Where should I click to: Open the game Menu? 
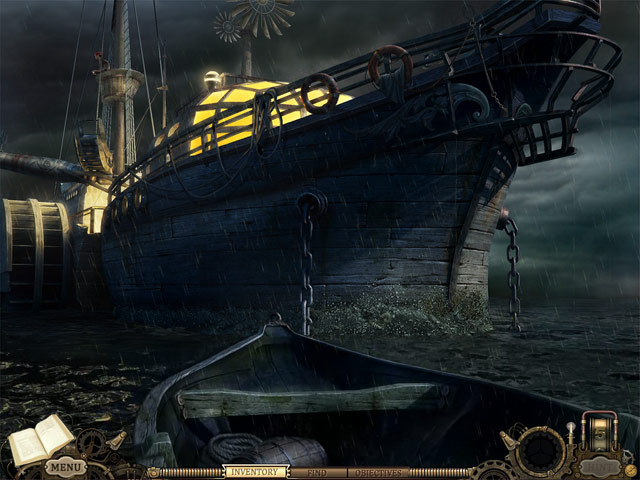65,467
